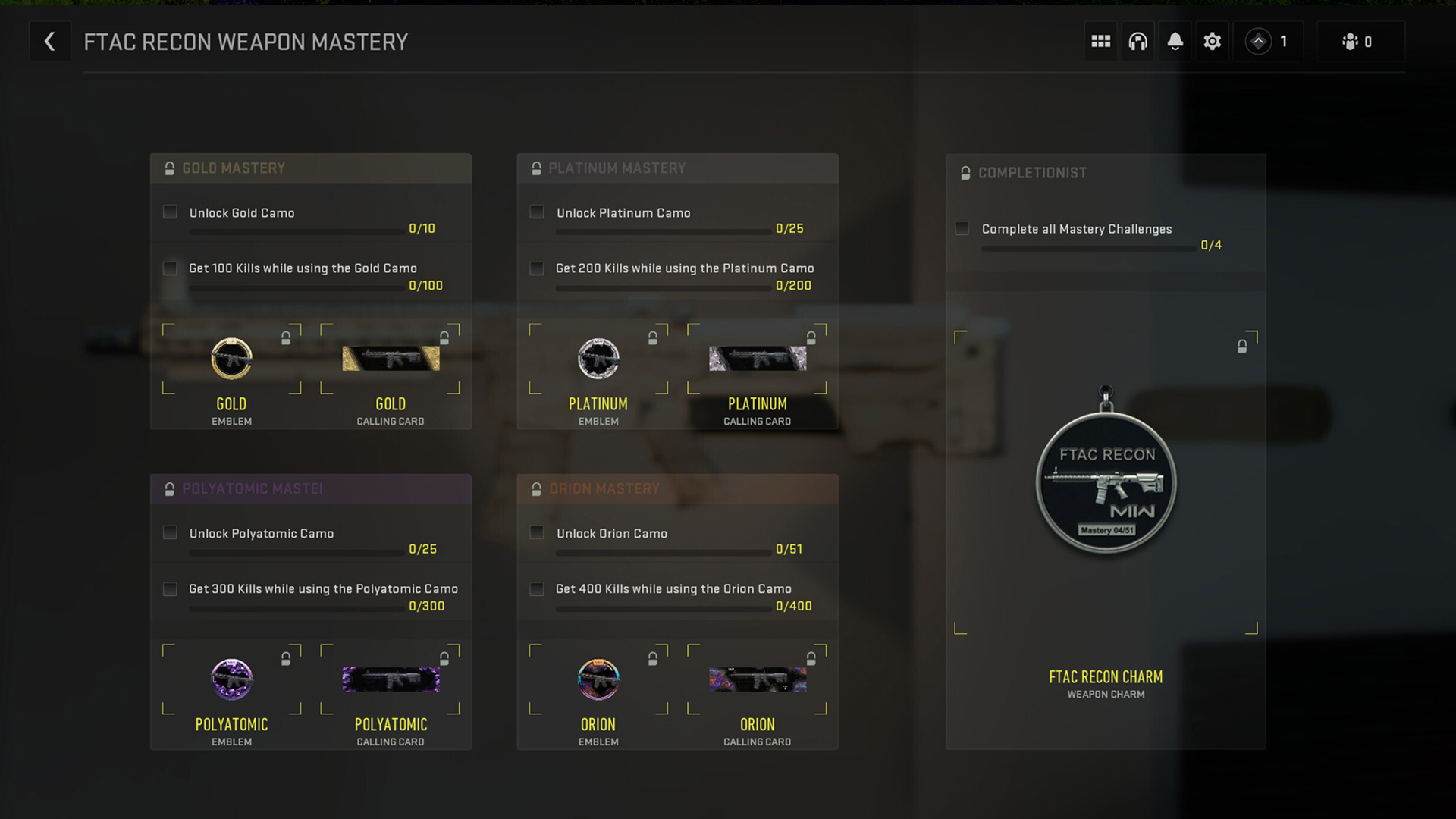Check the Complete all Mastery Challenges box
This screenshot has height=819, width=1456.
(x=962, y=227)
